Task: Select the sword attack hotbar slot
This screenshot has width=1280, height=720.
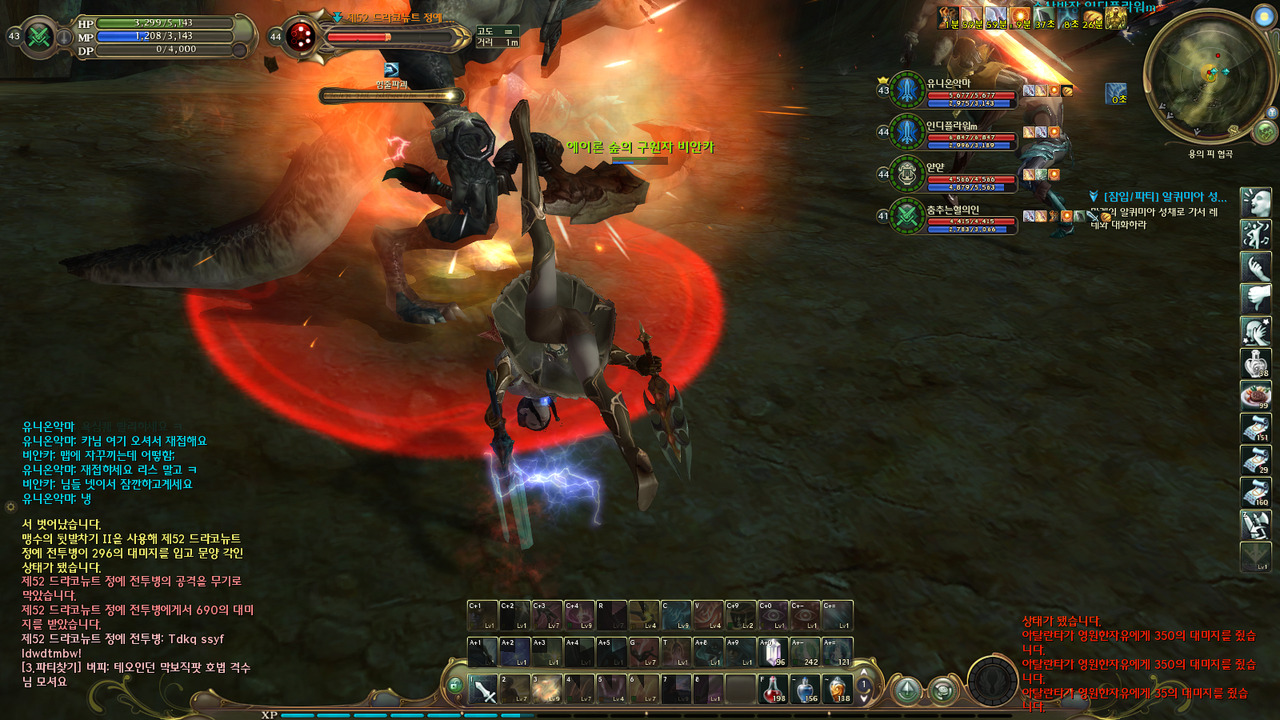Action: (x=484, y=688)
